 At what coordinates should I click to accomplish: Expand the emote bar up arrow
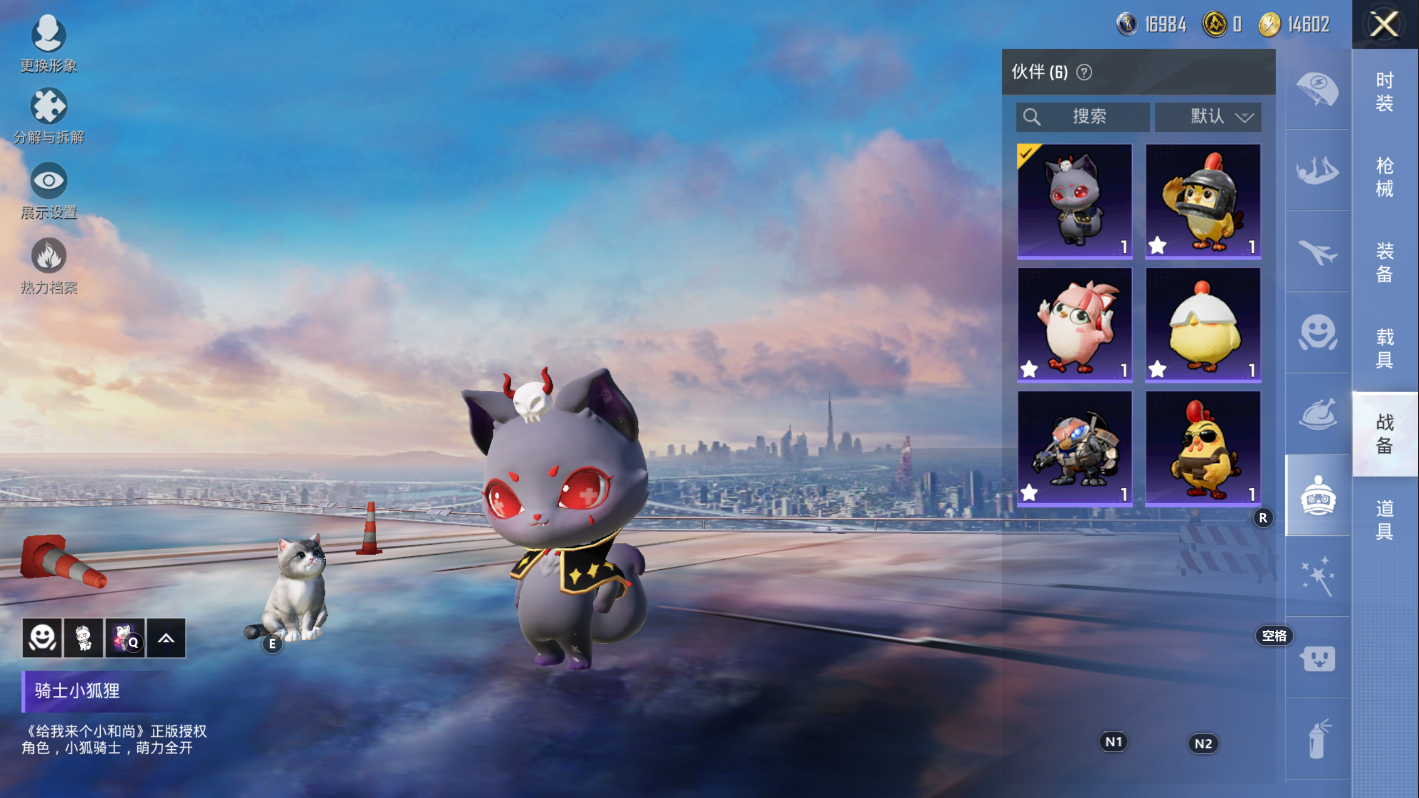pos(166,638)
